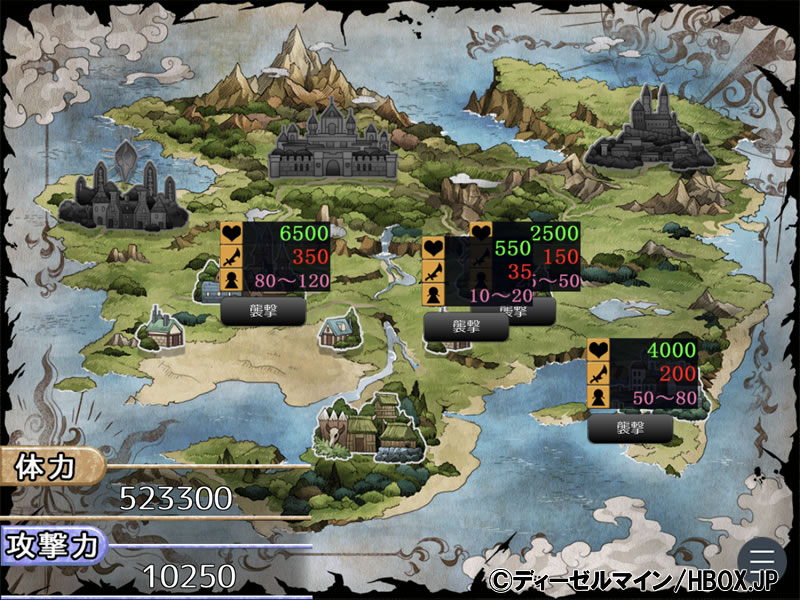Select 襲撃 for the 4000 health target

pyautogui.click(x=629, y=428)
